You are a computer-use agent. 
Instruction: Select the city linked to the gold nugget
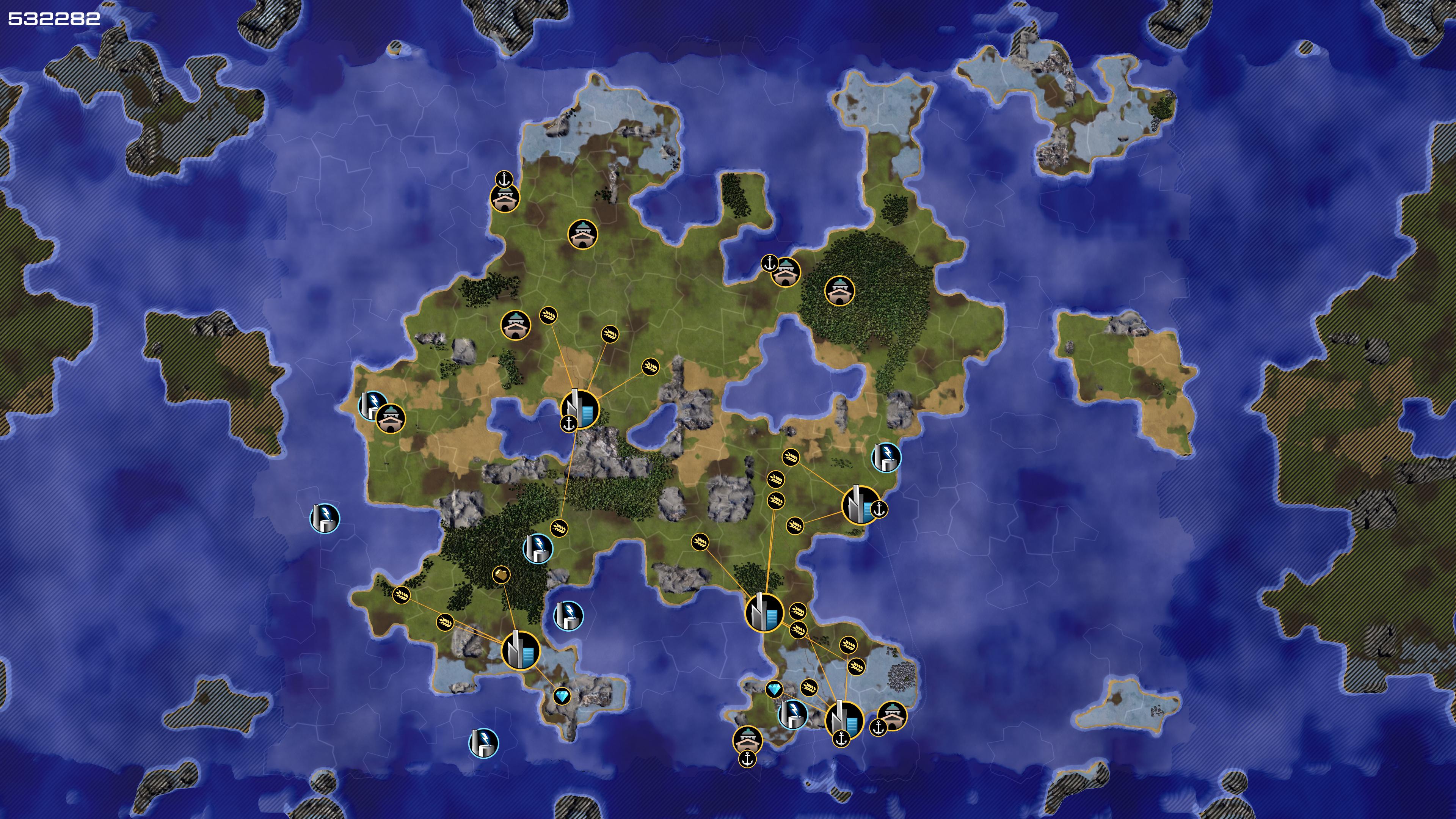pyautogui.click(x=521, y=651)
